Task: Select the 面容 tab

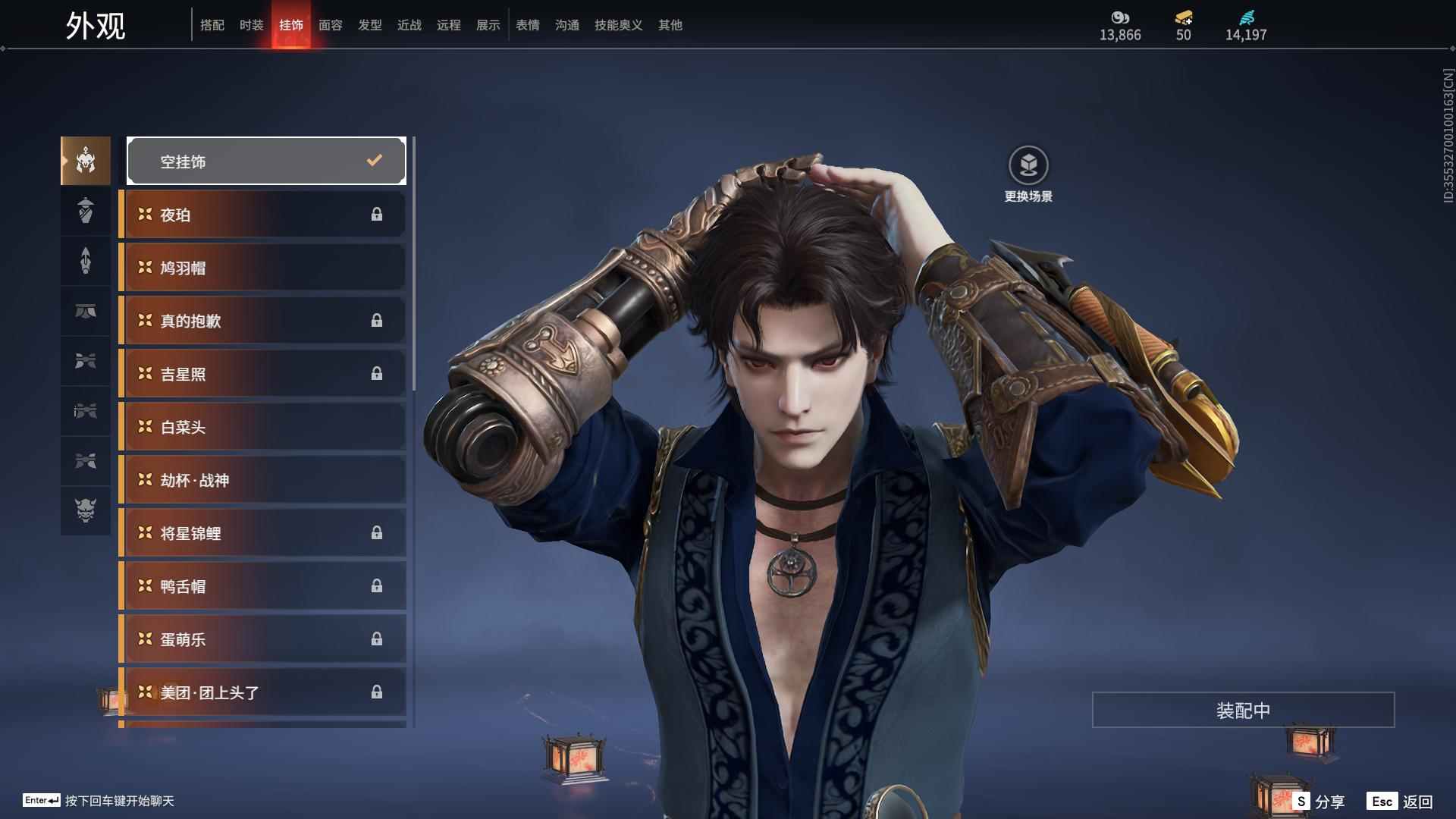Action: pyautogui.click(x=330, y=25)
